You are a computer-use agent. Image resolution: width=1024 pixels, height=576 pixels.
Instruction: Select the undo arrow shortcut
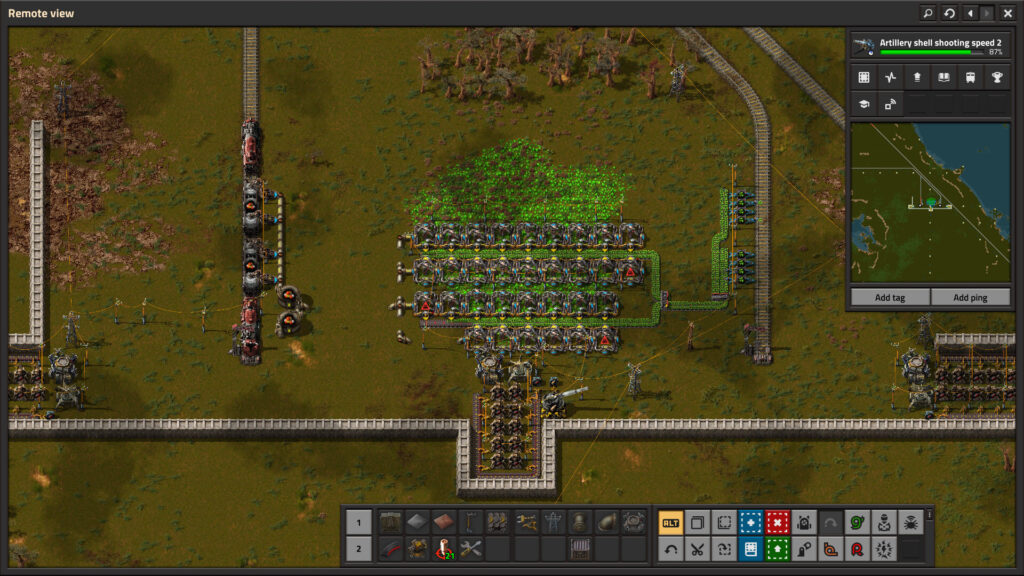click(670, 549)
